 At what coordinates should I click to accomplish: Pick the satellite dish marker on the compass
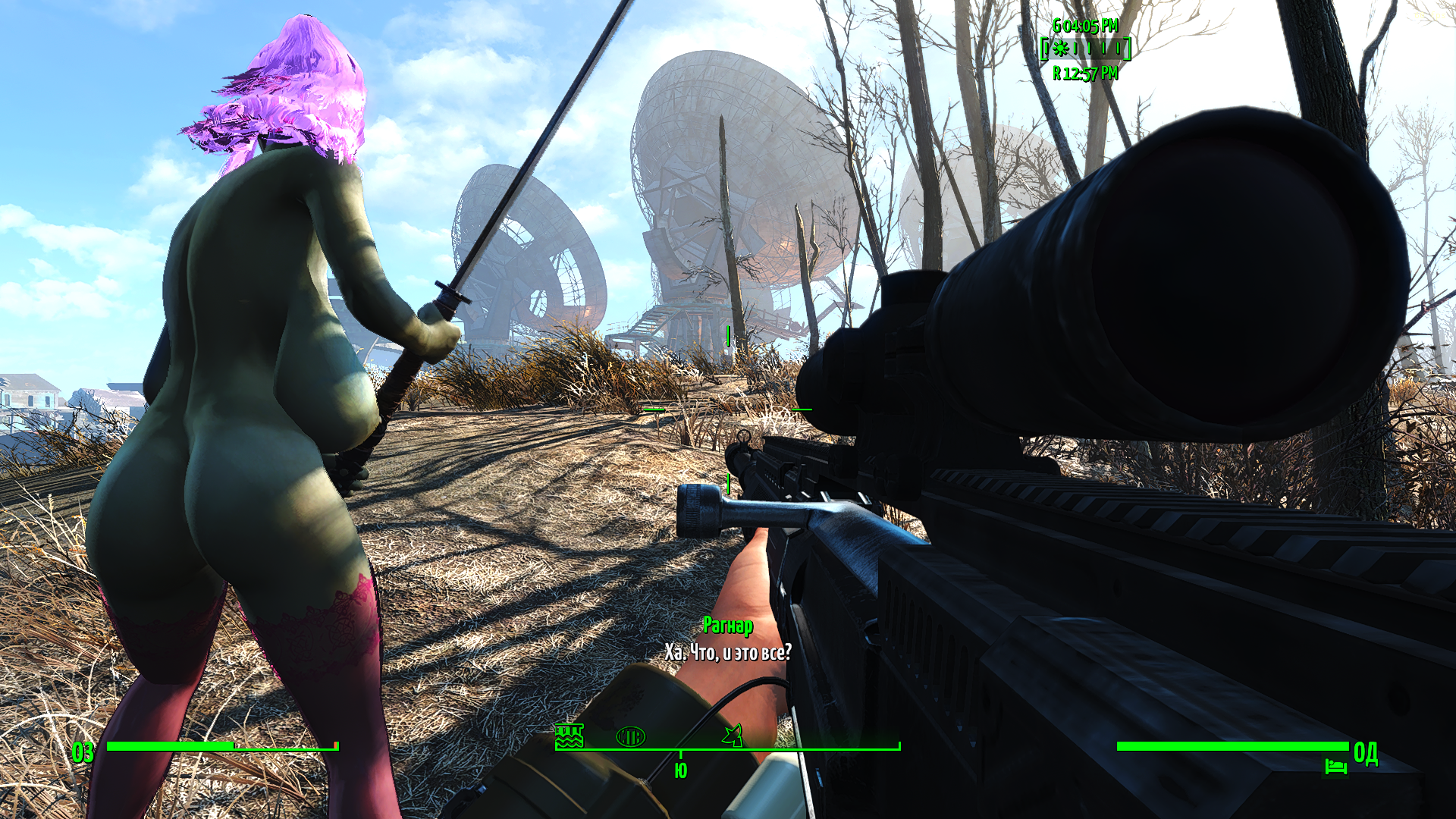click(733, 735)
